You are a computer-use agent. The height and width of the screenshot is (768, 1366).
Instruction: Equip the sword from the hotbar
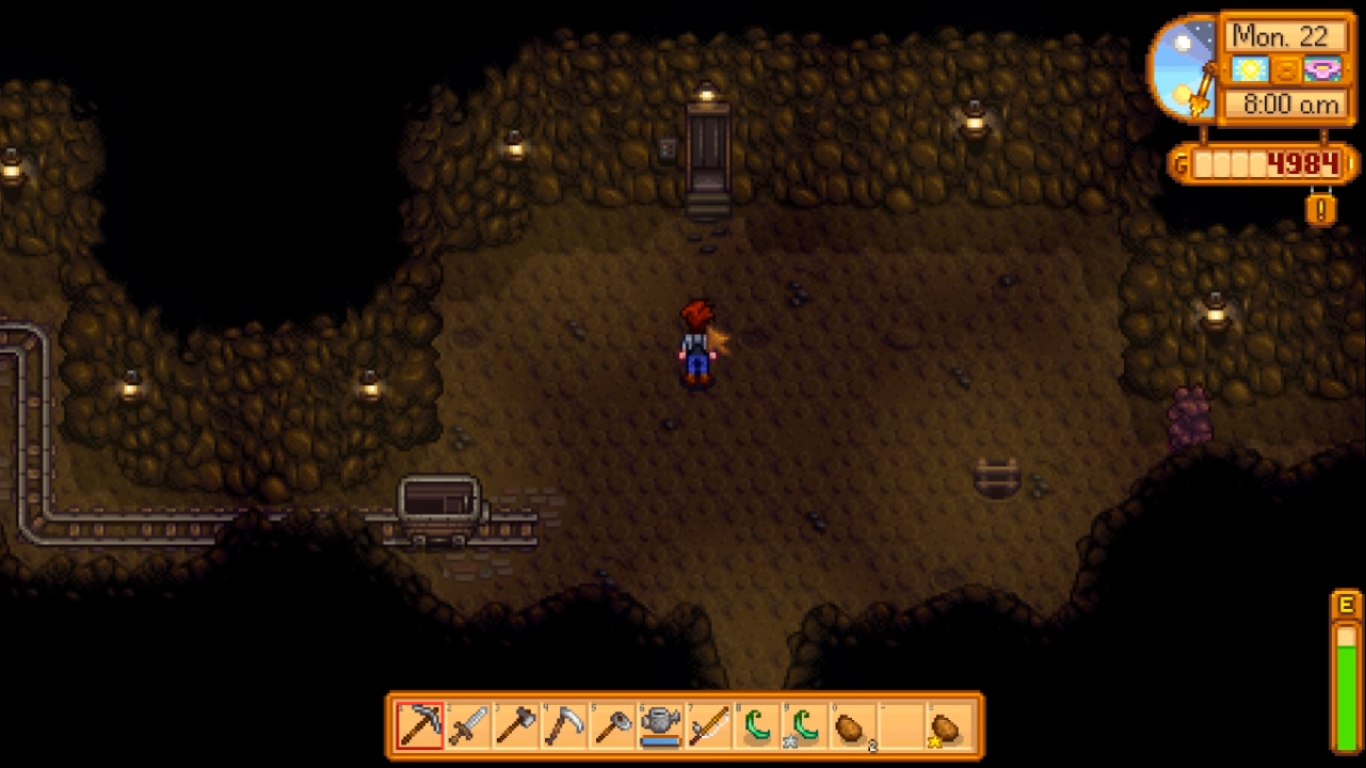coord(468,726)
